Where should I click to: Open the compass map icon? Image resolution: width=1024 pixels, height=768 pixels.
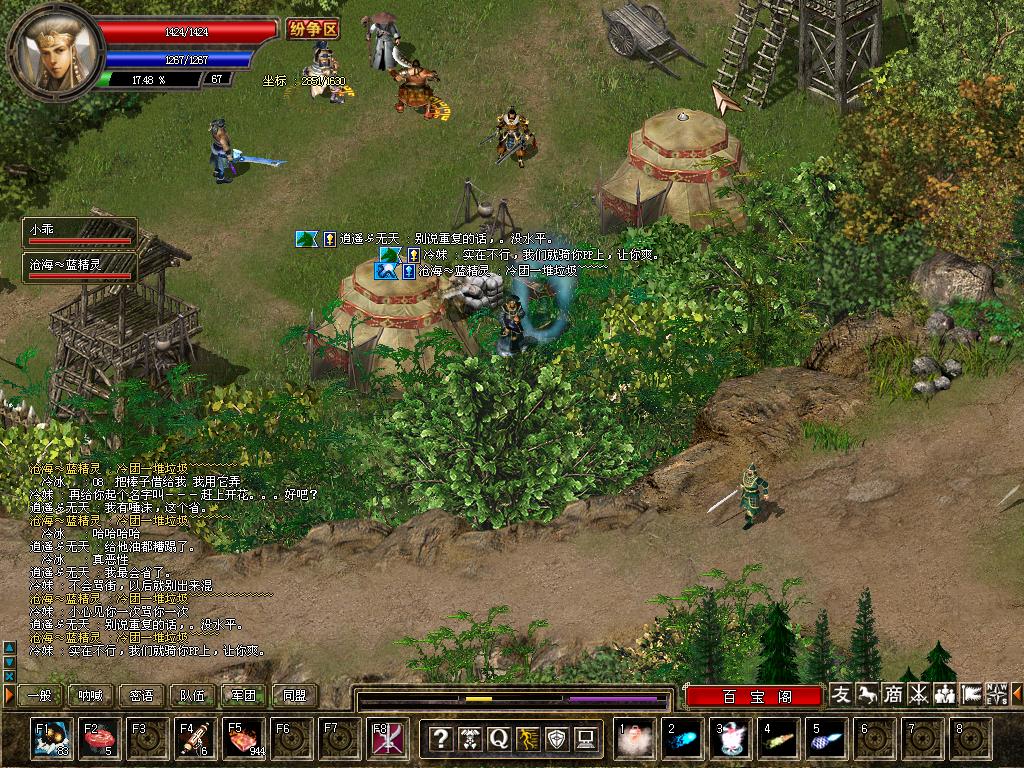[x=997, y=694]
